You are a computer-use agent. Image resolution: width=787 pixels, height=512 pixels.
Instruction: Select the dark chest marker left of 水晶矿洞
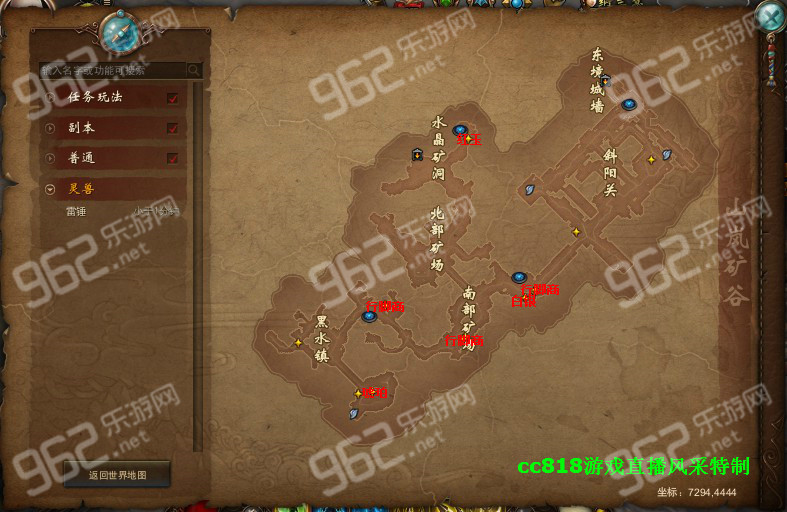pos(416,153)
